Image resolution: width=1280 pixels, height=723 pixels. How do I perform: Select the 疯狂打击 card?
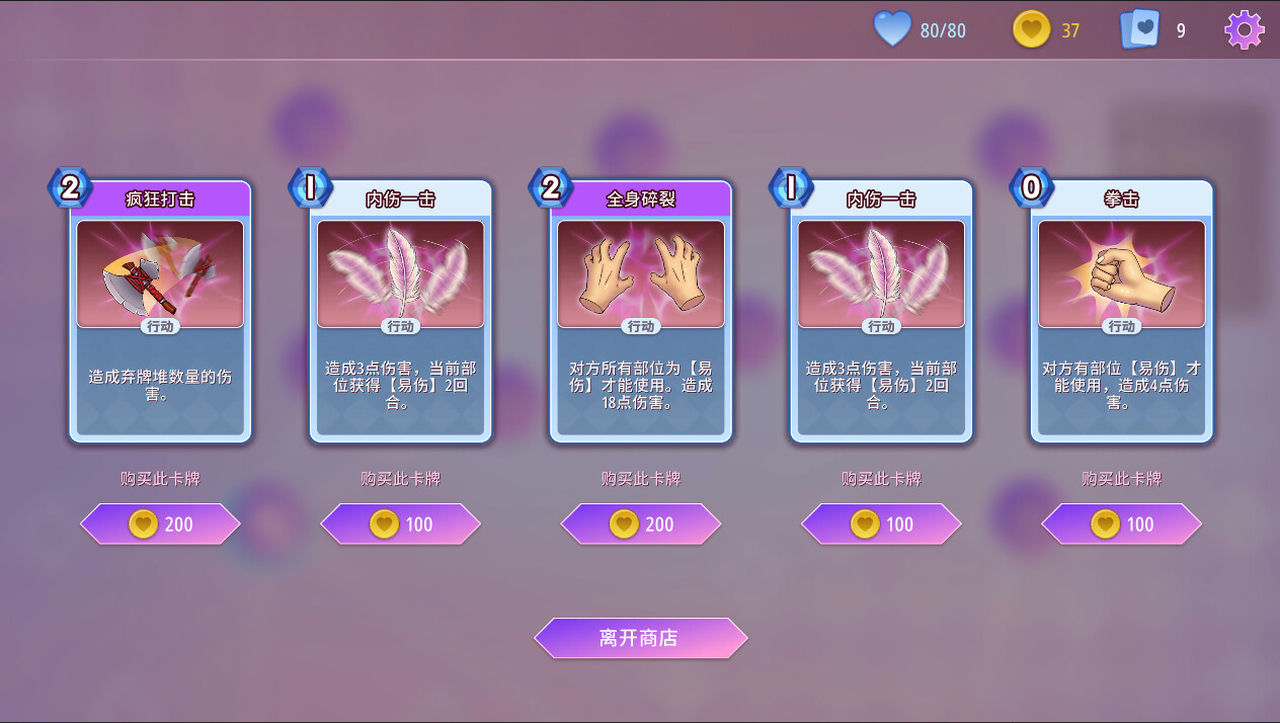click(160, 310)
